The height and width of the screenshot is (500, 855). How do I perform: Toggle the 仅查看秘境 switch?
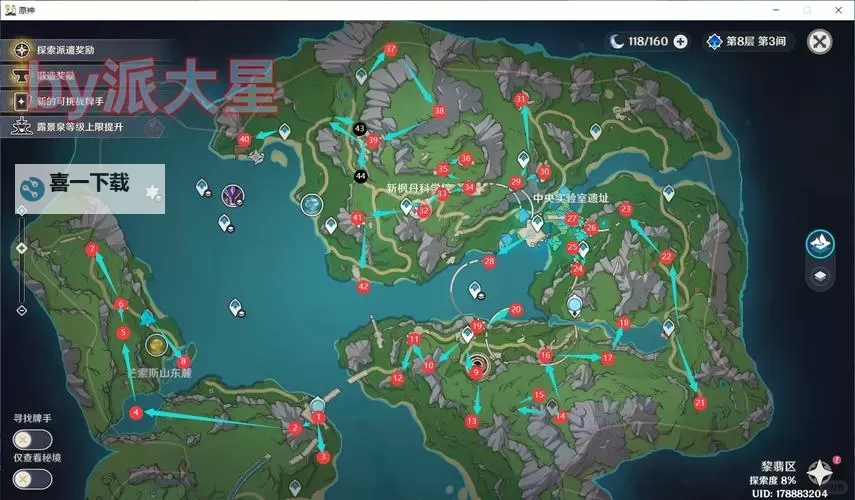pyautogui.click(x=32, y=478)
